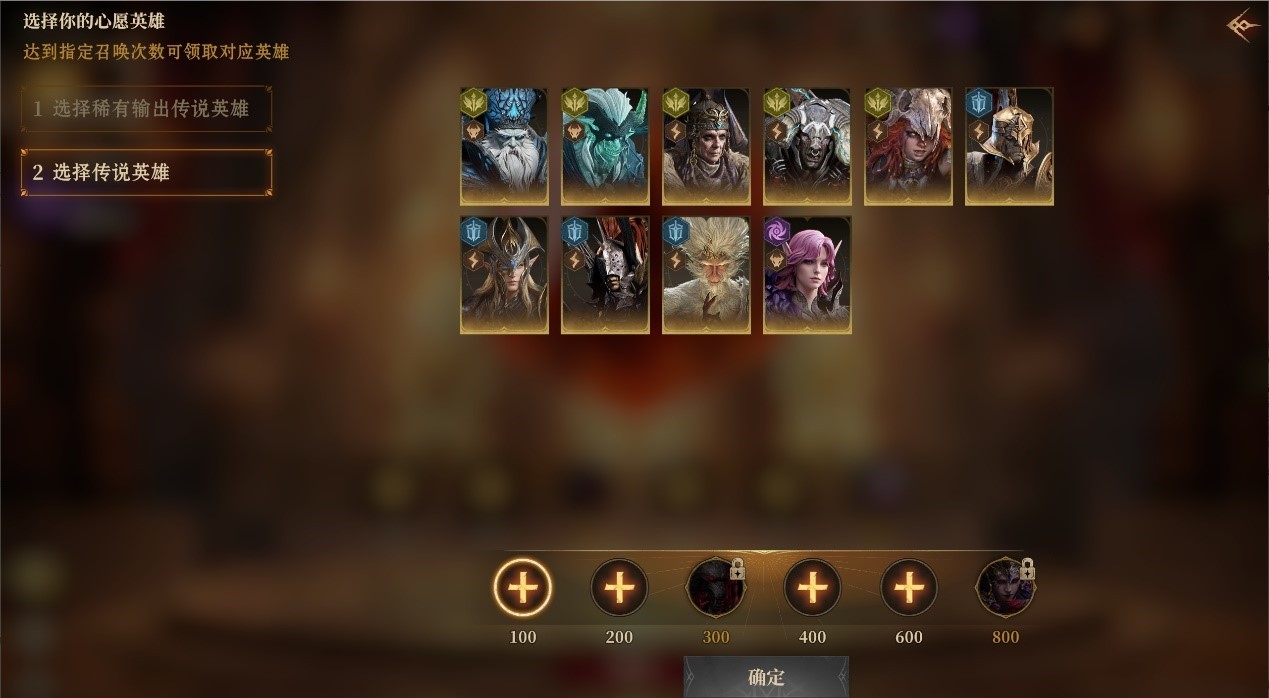Choose the pink-haired elf hero card
Image resolution: width=1269 pixels, height=698 pixels.
click(807, 274)
